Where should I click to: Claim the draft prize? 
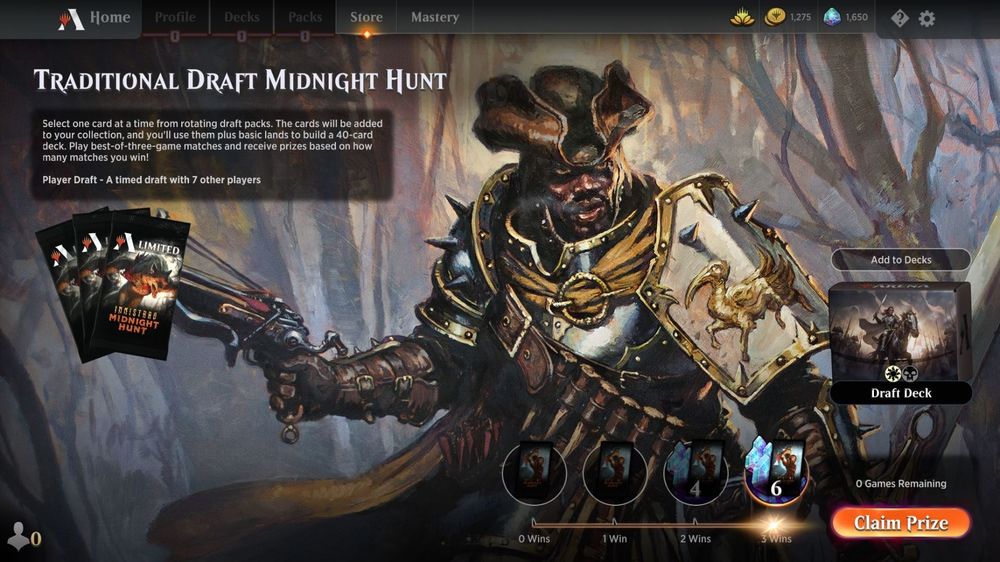tap(900, 523)
